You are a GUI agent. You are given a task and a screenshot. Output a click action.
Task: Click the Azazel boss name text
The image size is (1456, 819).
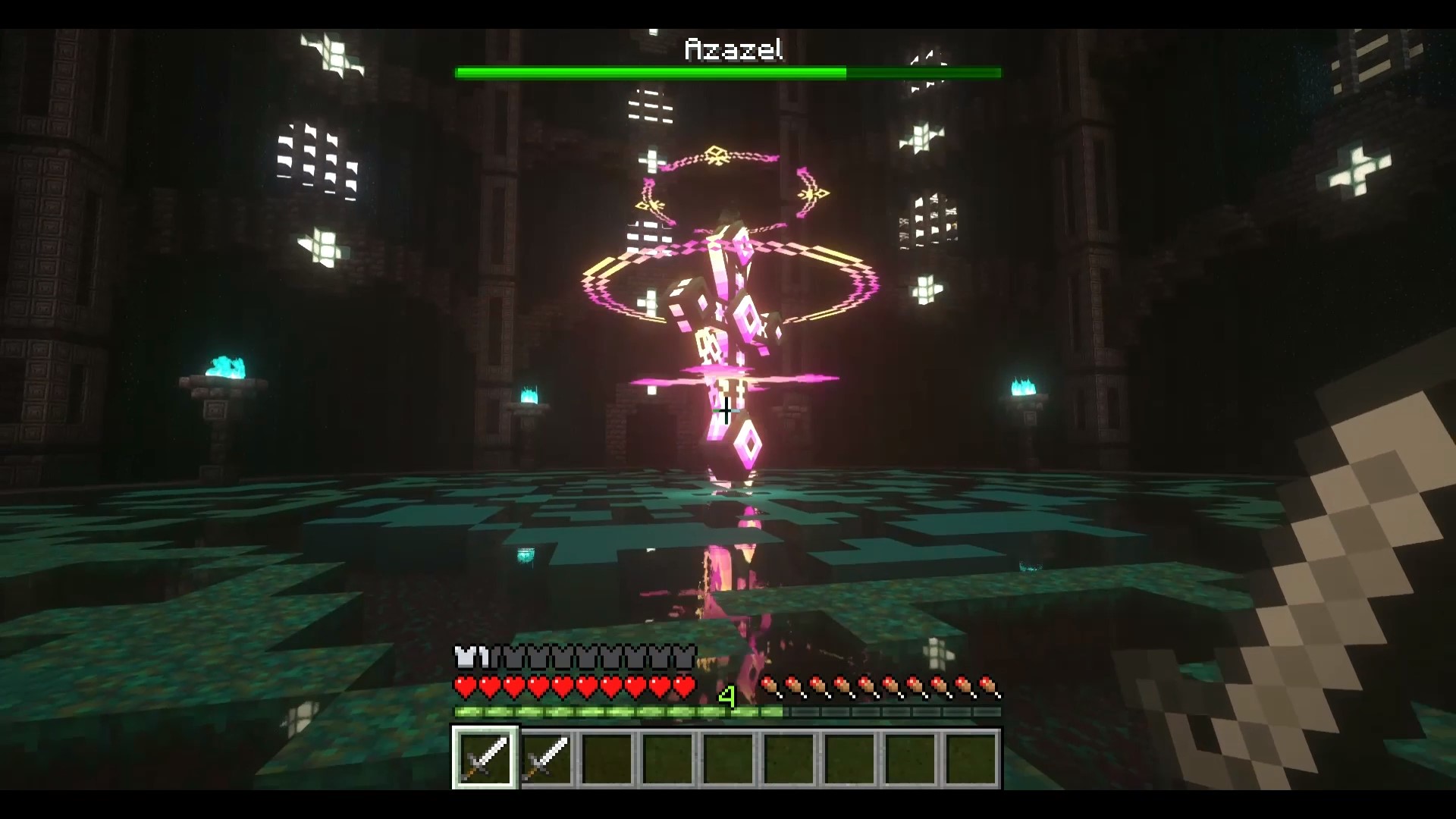click(733, 50)
